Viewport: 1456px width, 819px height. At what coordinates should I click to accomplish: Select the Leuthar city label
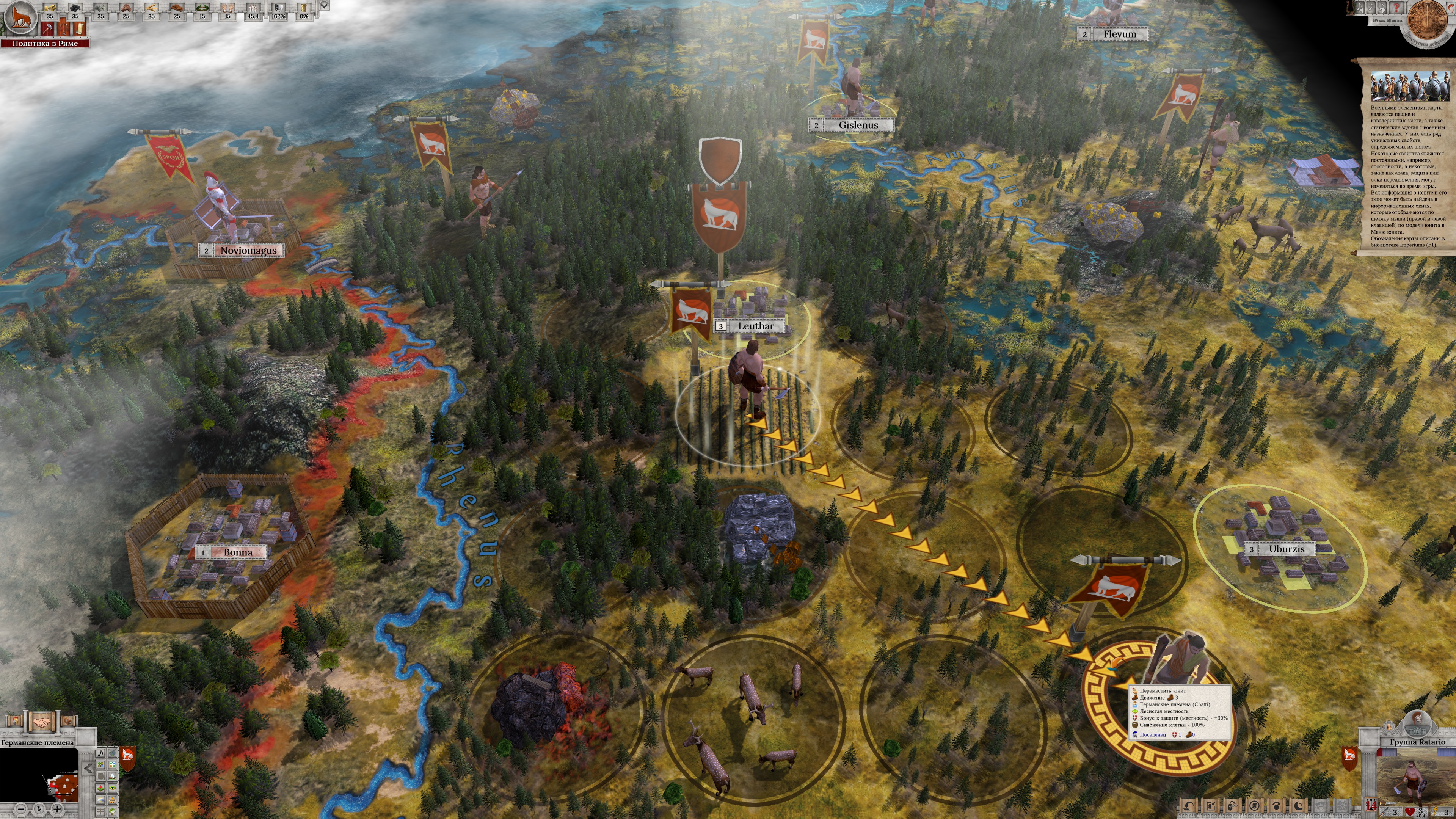tap(755, 326)
